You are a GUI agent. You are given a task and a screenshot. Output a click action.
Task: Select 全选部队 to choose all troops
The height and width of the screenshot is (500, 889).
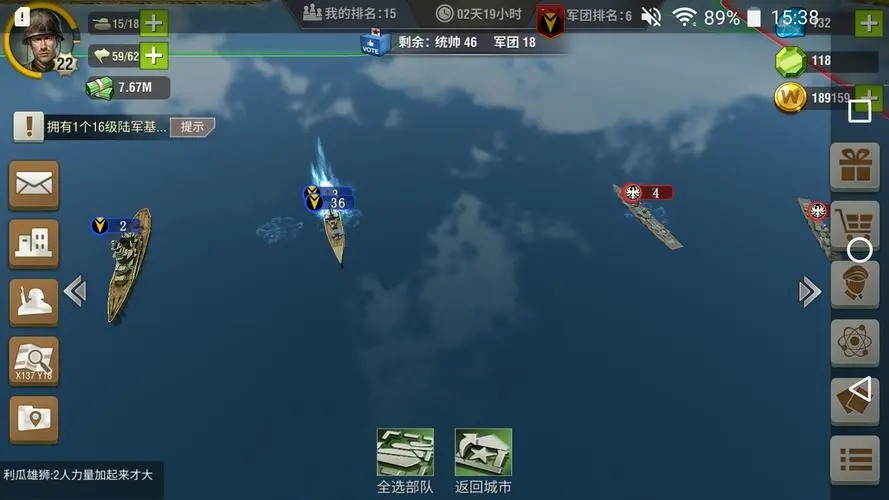[405, 460]
